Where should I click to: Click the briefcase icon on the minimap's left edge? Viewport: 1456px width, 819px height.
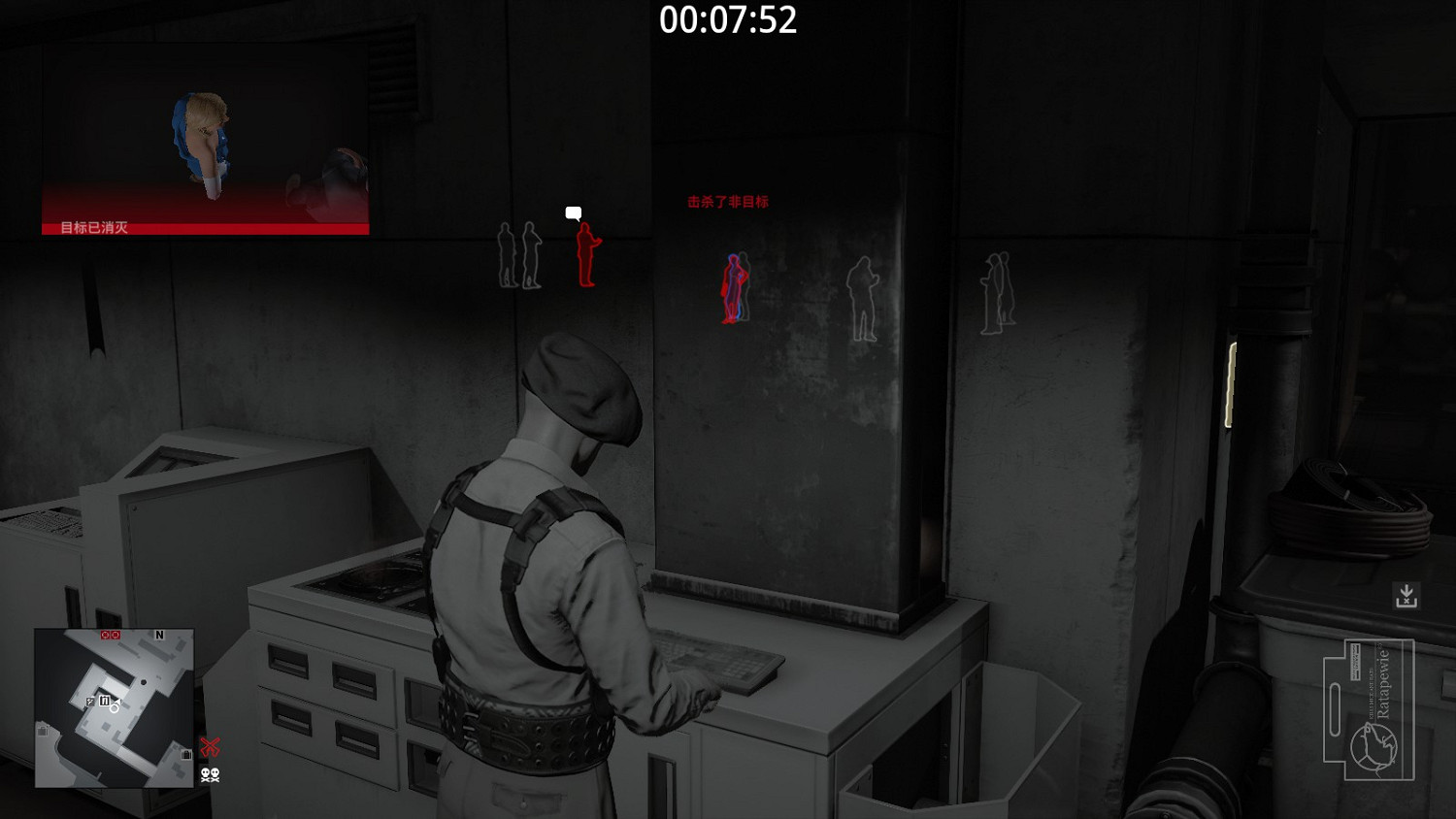point(42,731)
